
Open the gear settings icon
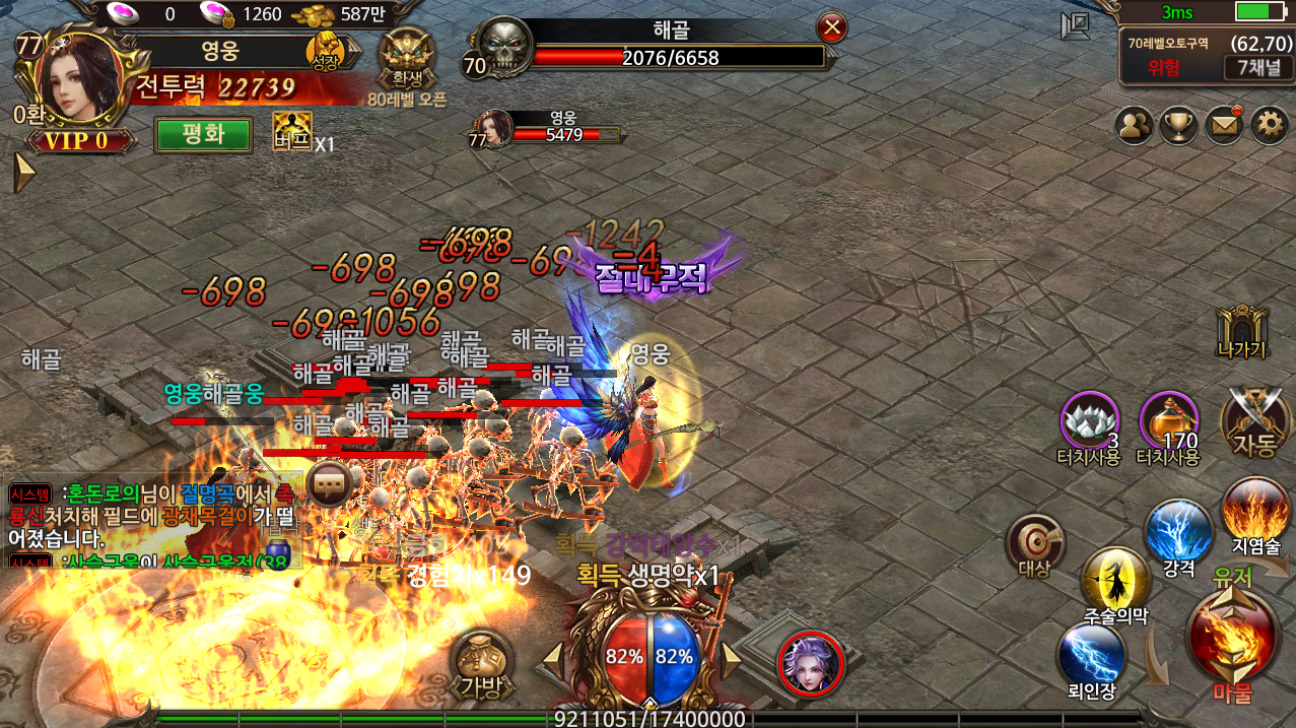coord(1269,125)
